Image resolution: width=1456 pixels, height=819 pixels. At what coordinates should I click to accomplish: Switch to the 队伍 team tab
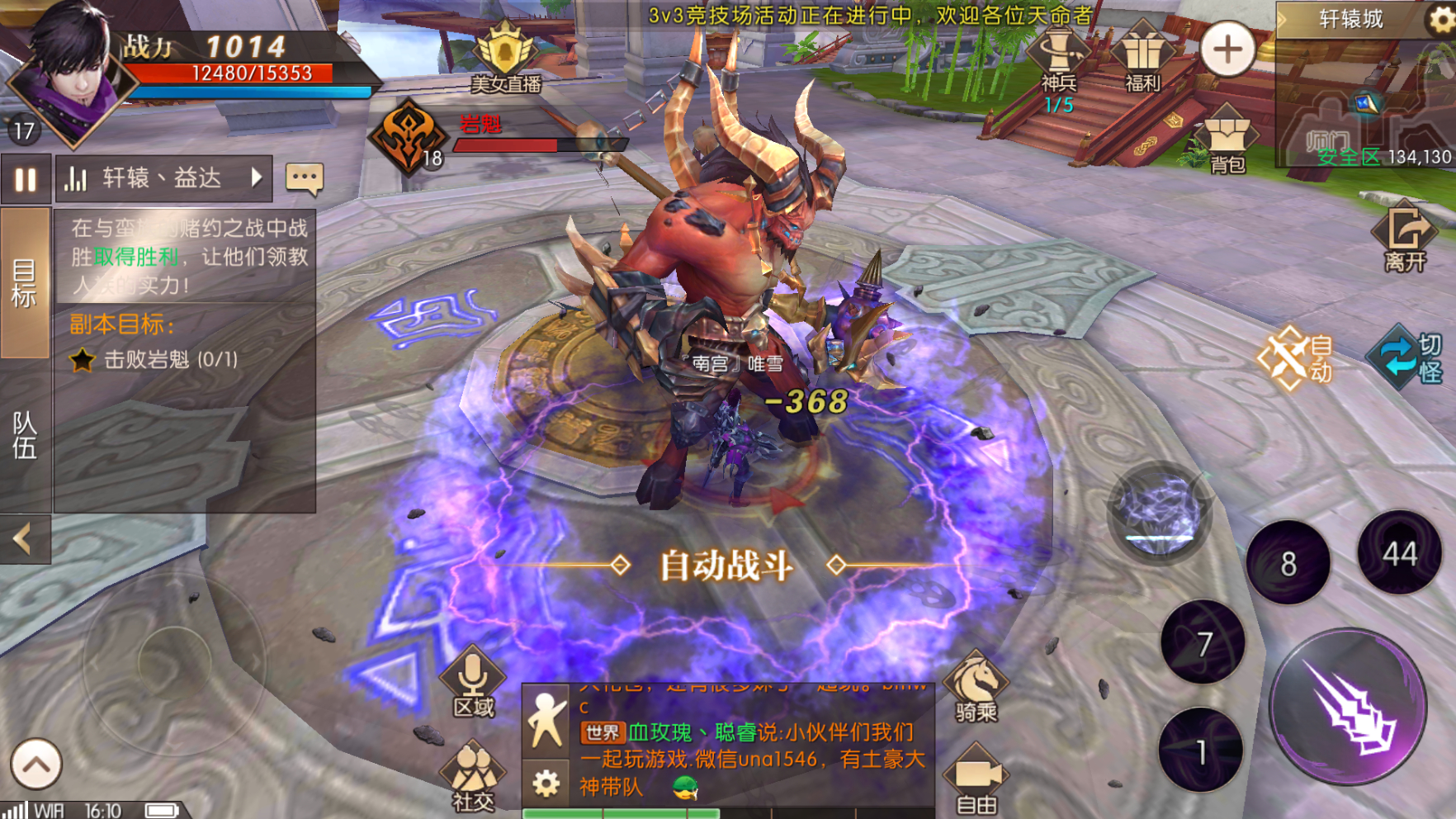point(25,435)
